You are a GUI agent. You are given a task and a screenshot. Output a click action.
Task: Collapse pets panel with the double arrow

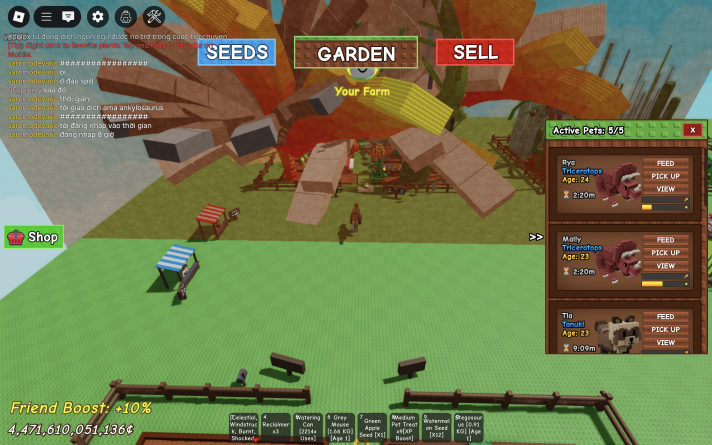pyautogui.click(x=536, y=237)
